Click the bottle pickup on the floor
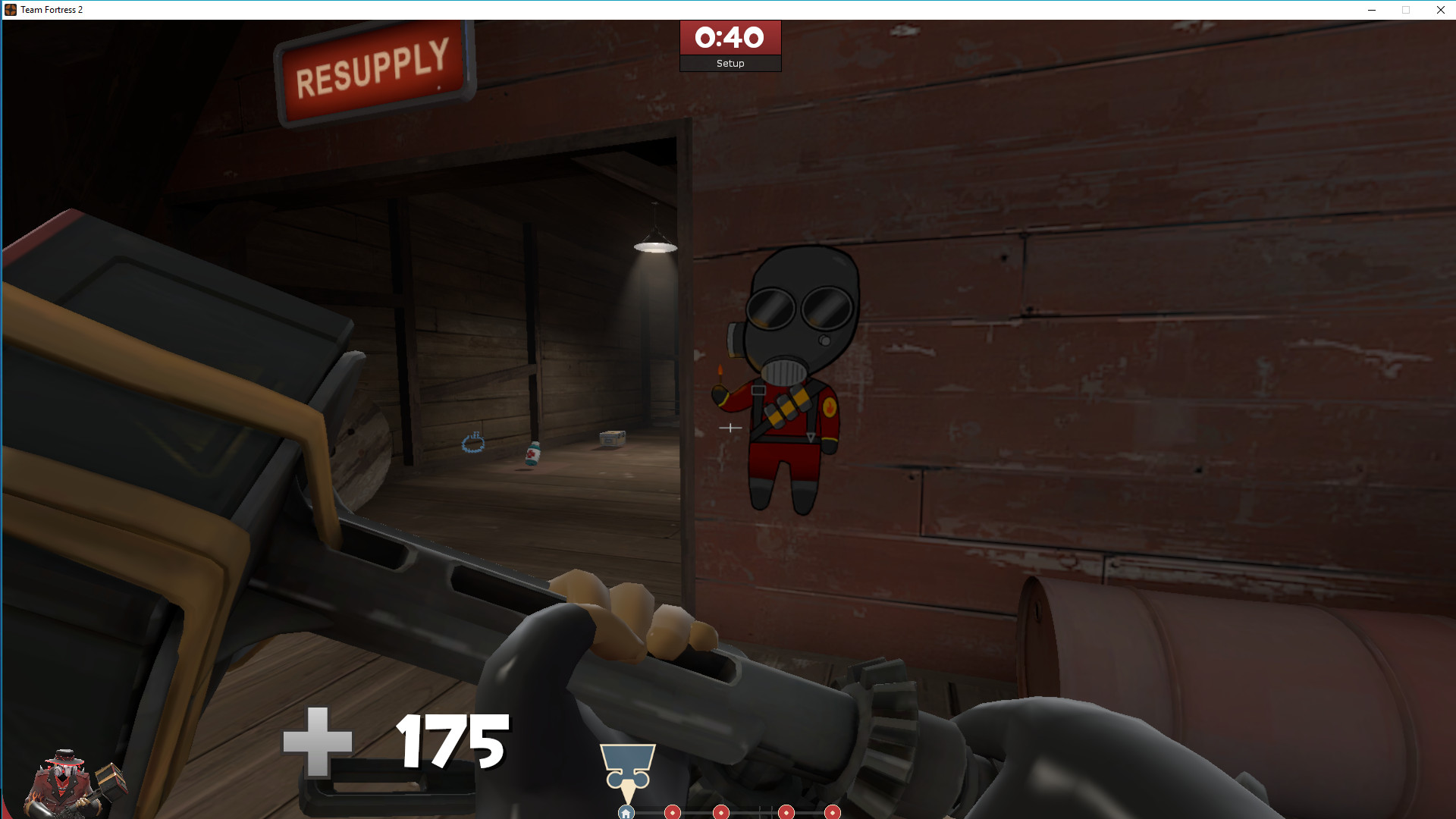 [x=533, y=453]
